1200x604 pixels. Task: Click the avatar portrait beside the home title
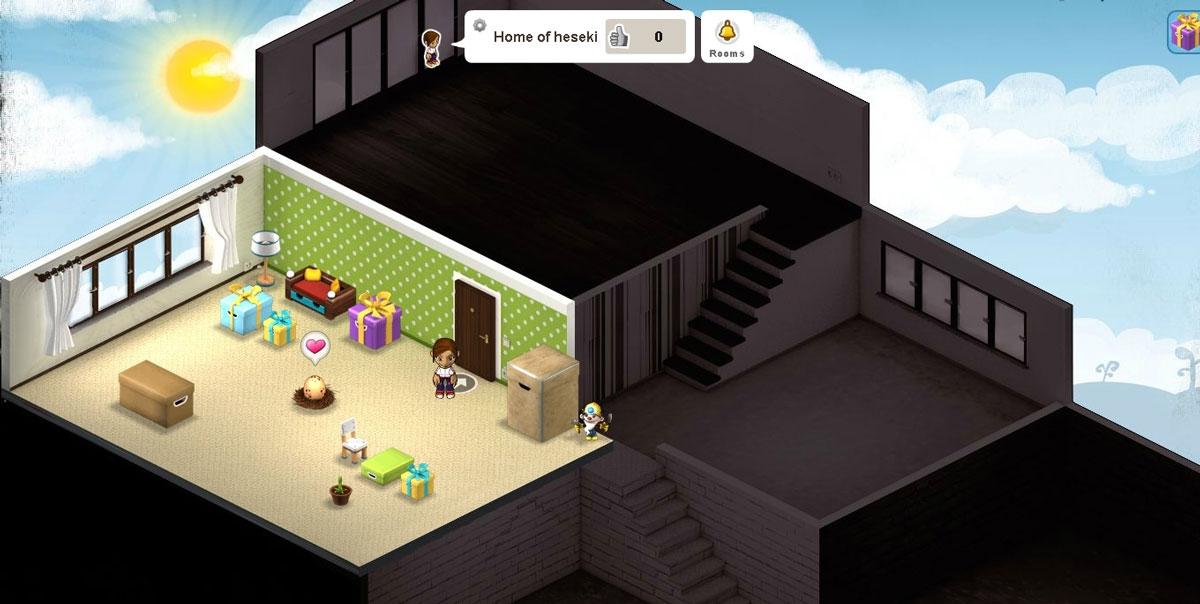tap(431, 46)
